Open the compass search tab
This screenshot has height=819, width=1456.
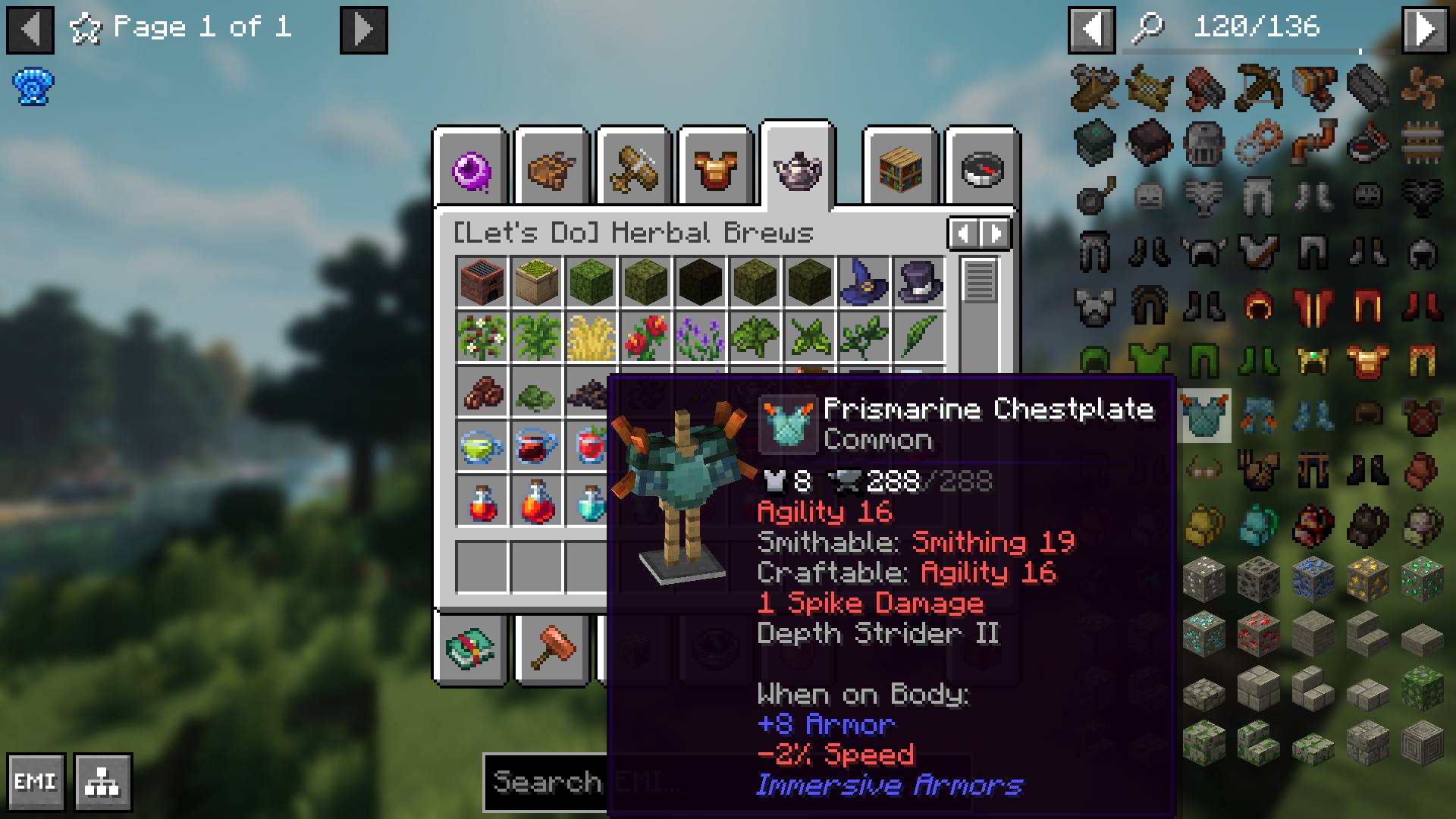982,168
